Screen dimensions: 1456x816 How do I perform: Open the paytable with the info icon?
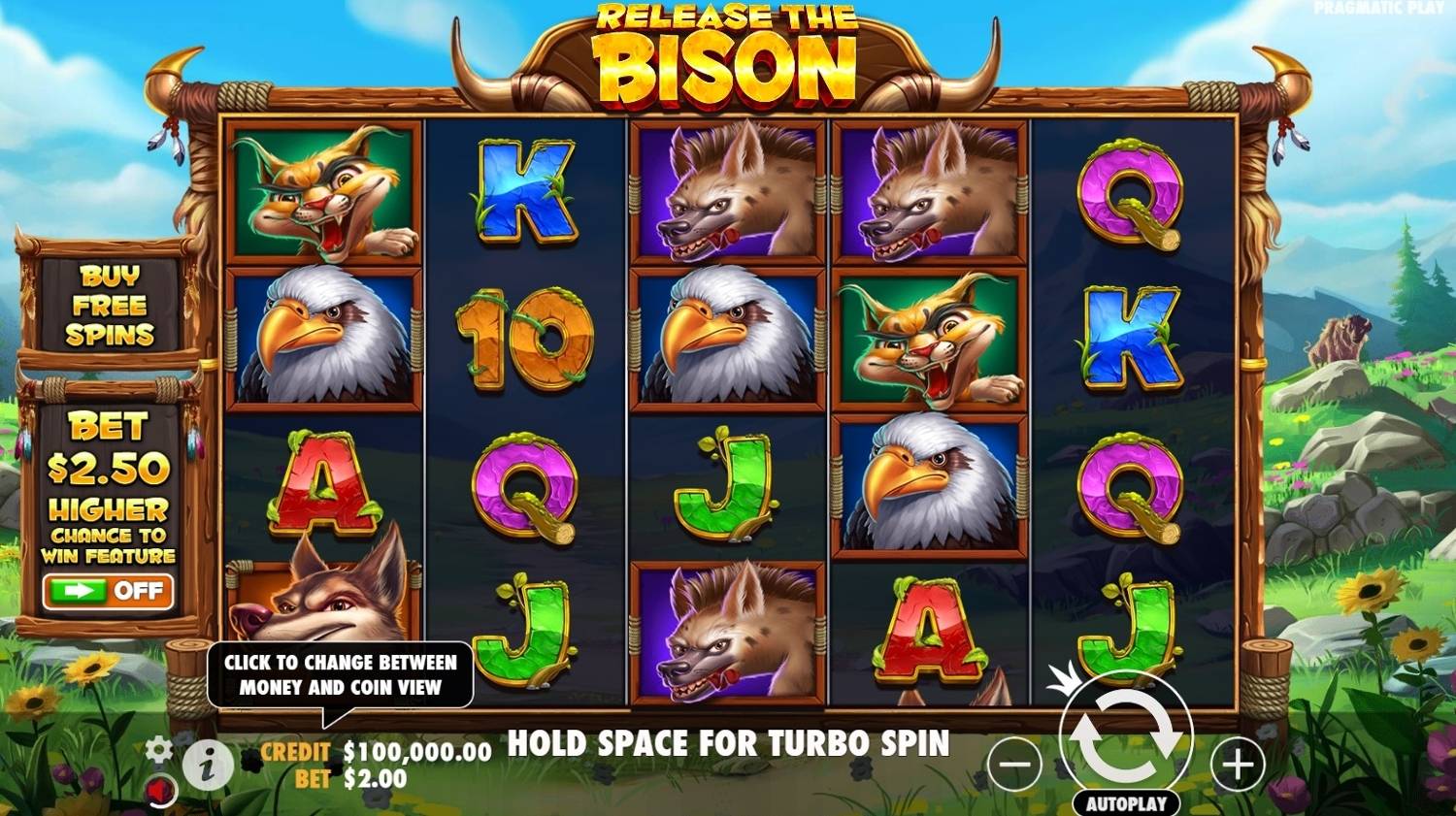click(x=207, y=766)
